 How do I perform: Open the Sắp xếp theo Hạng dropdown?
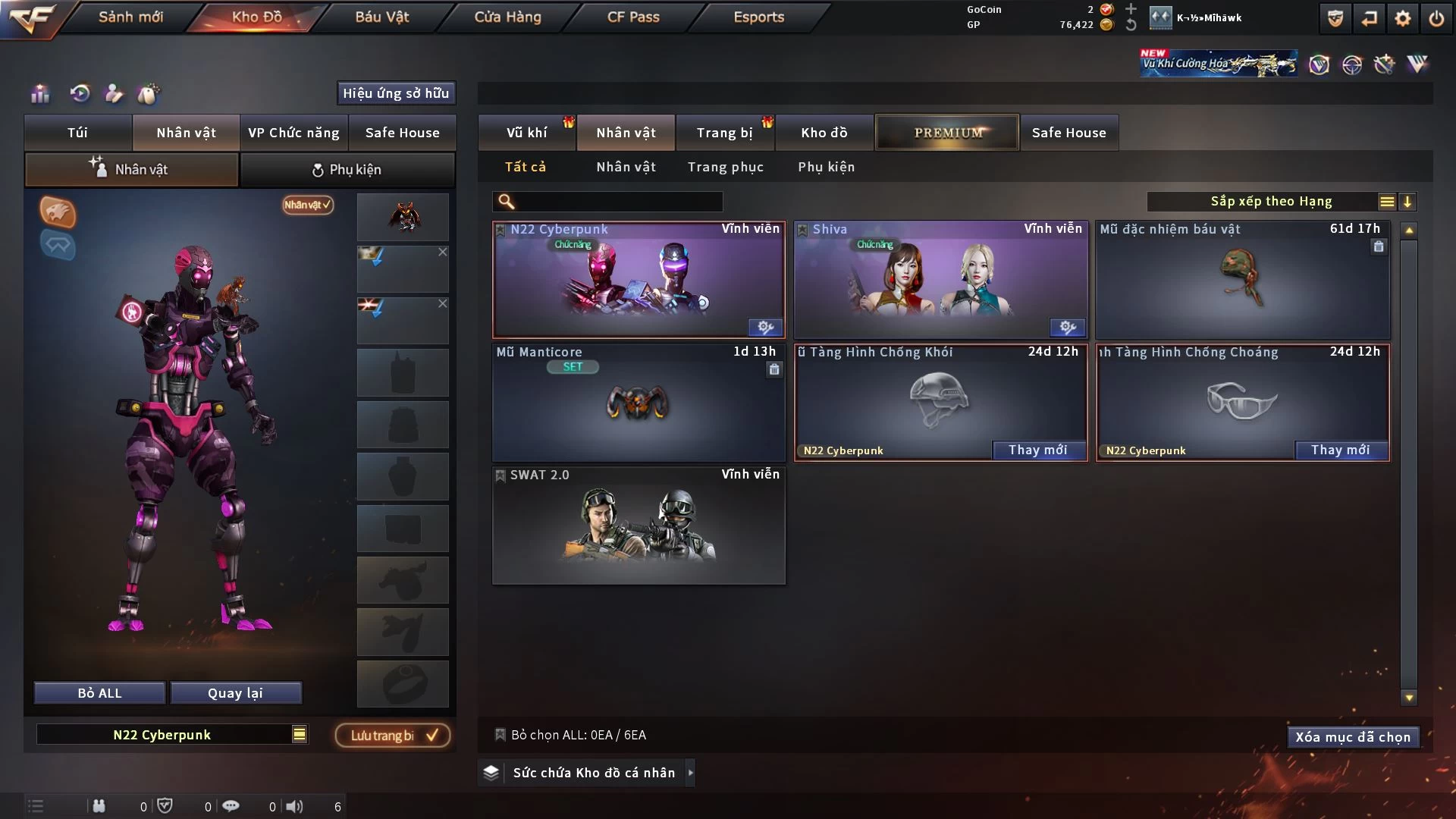click(1271, 202)
